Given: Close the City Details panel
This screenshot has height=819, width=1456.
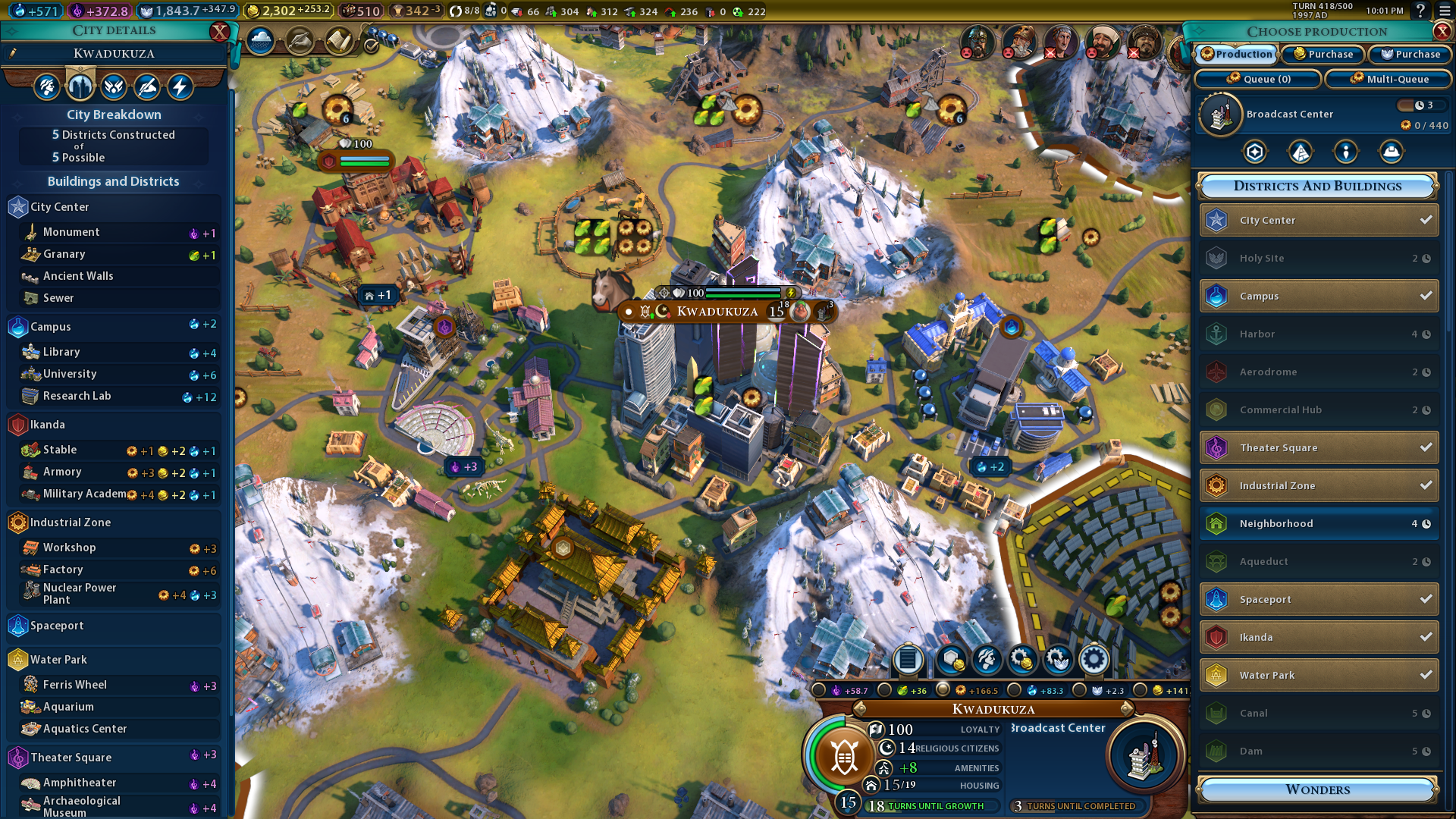Looking at the screenshot, I should click(x=219, y=32).
